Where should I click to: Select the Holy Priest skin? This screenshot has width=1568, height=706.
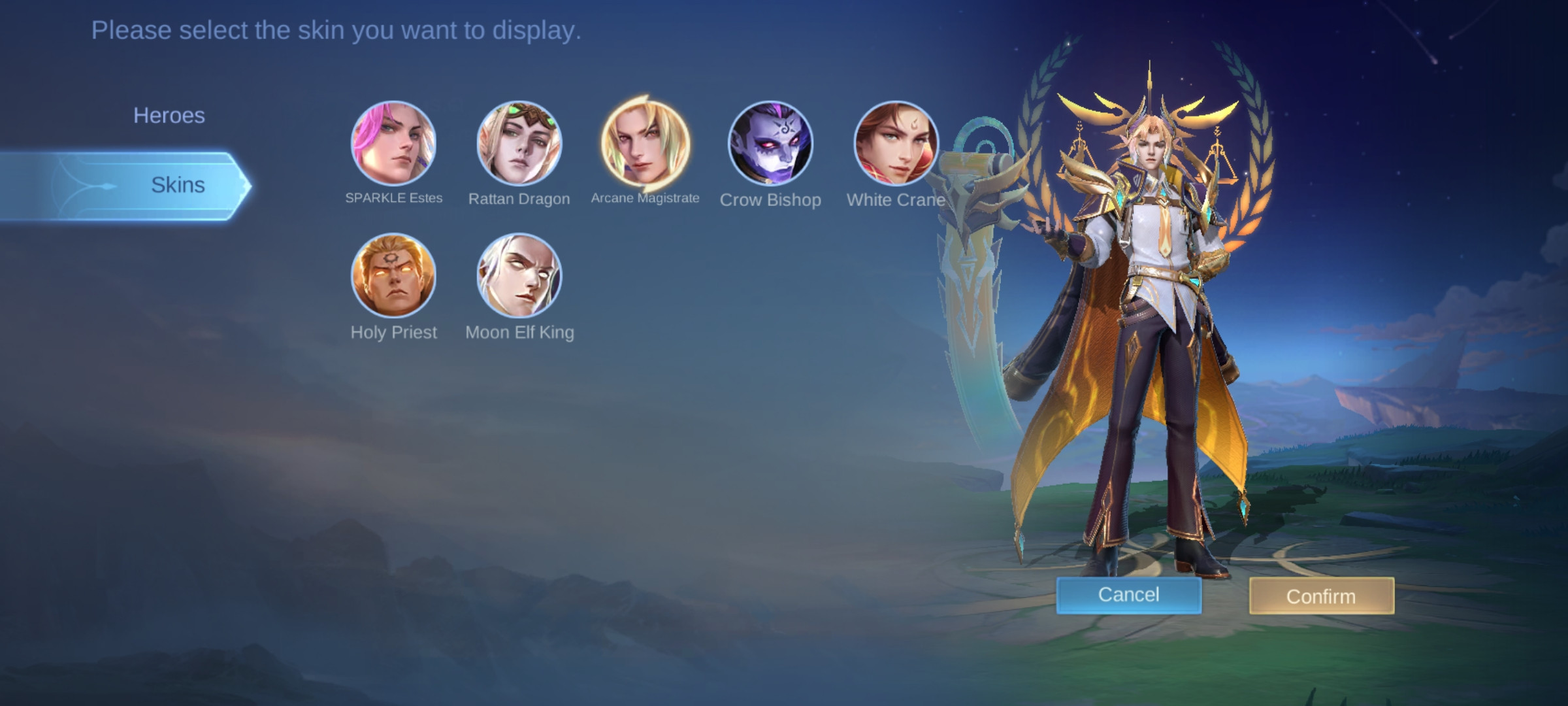tap(393, 275)
